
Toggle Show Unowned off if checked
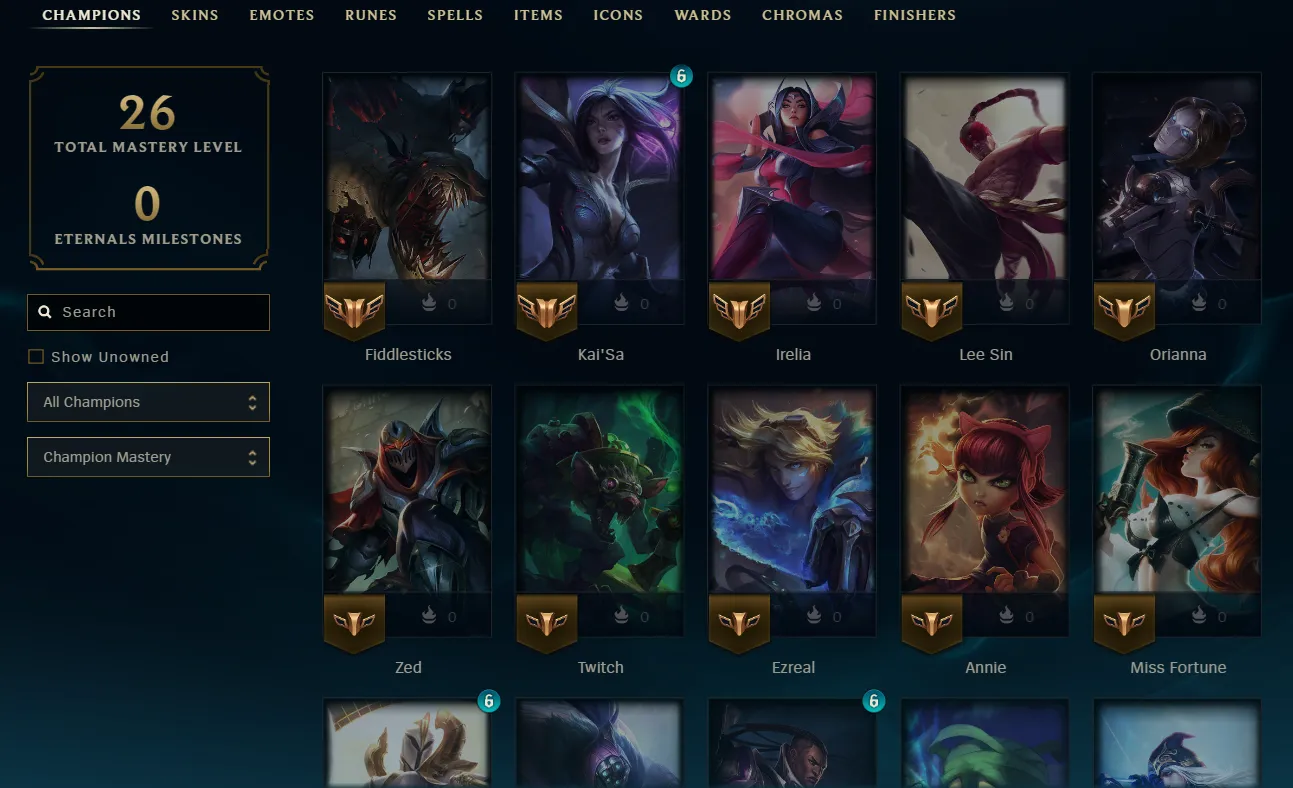pyautogui.click(x=36, y=356)
